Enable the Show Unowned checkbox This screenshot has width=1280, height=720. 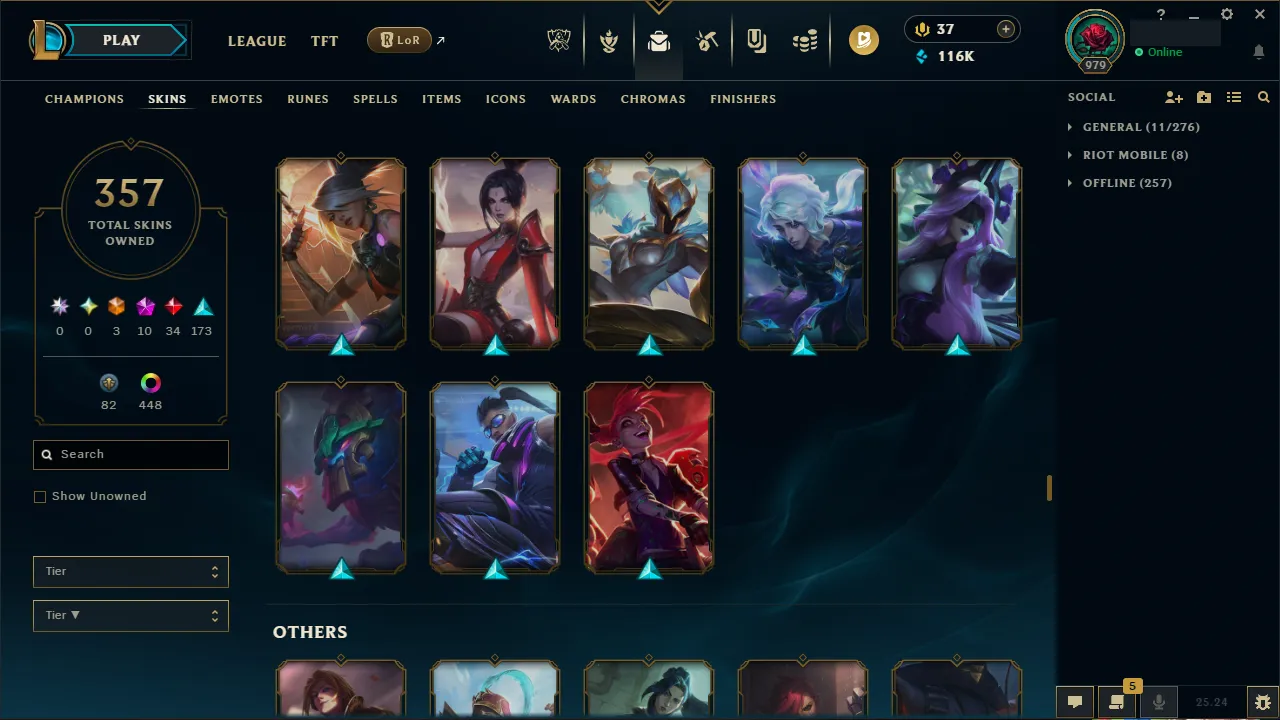pyautogui.click(x=40, y=496)
